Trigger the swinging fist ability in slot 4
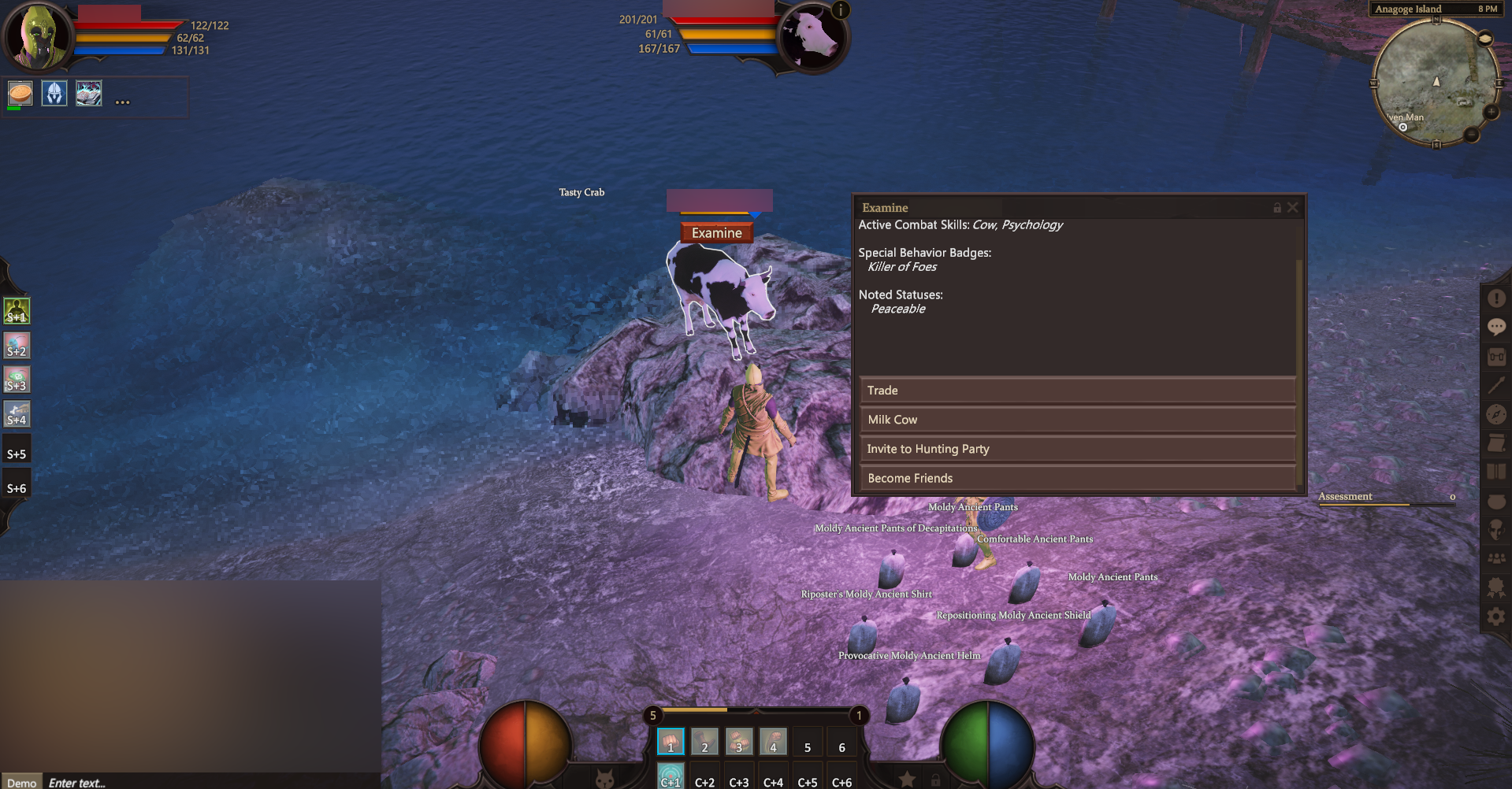Image resolution: width=1512 pixels, height=789 pixels. (773, 742)
